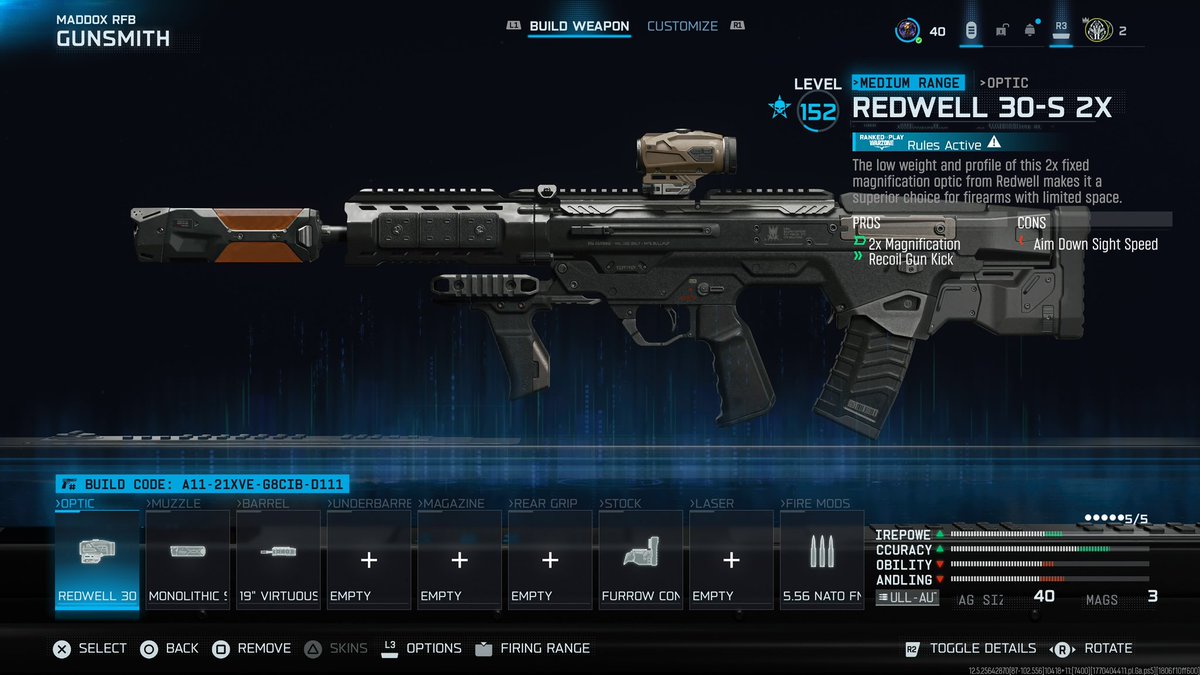Pick the empty Rear Grip slot
Viewport: 1200px width, 675px height.
pos(550,559)
